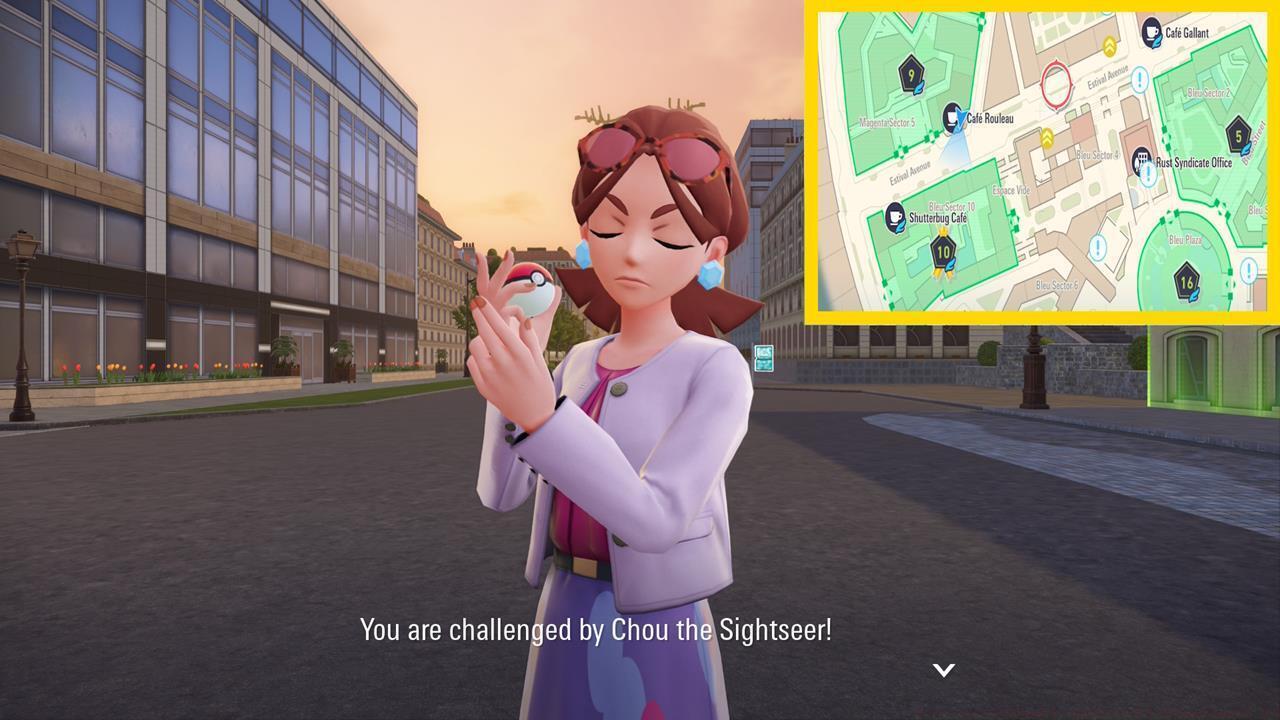The image size is (1280, 720).
Task: Click the blue player arrow near Café Rouleau
Action: tap(959, 117)
